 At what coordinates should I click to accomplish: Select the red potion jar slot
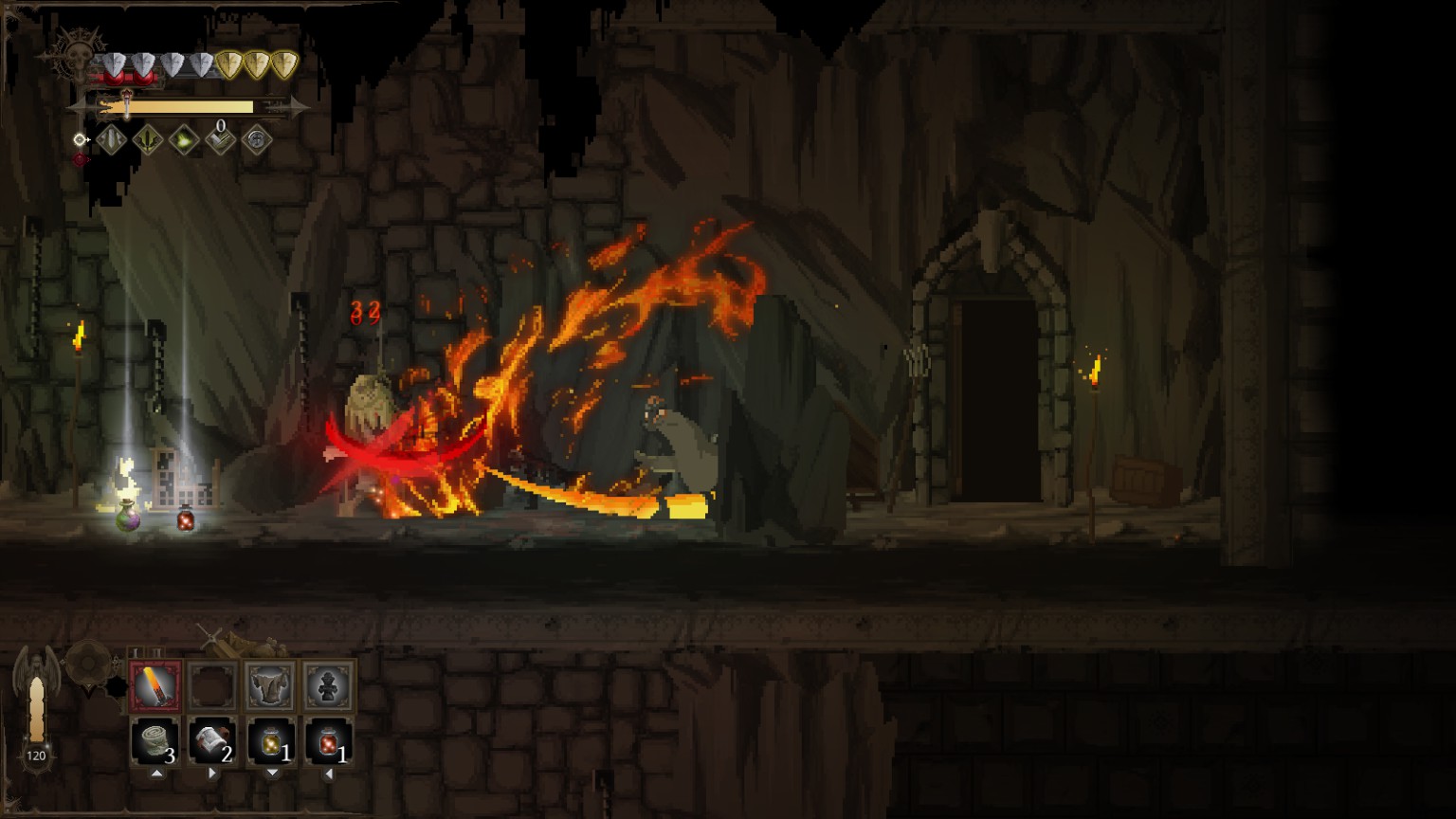point(328,741)
